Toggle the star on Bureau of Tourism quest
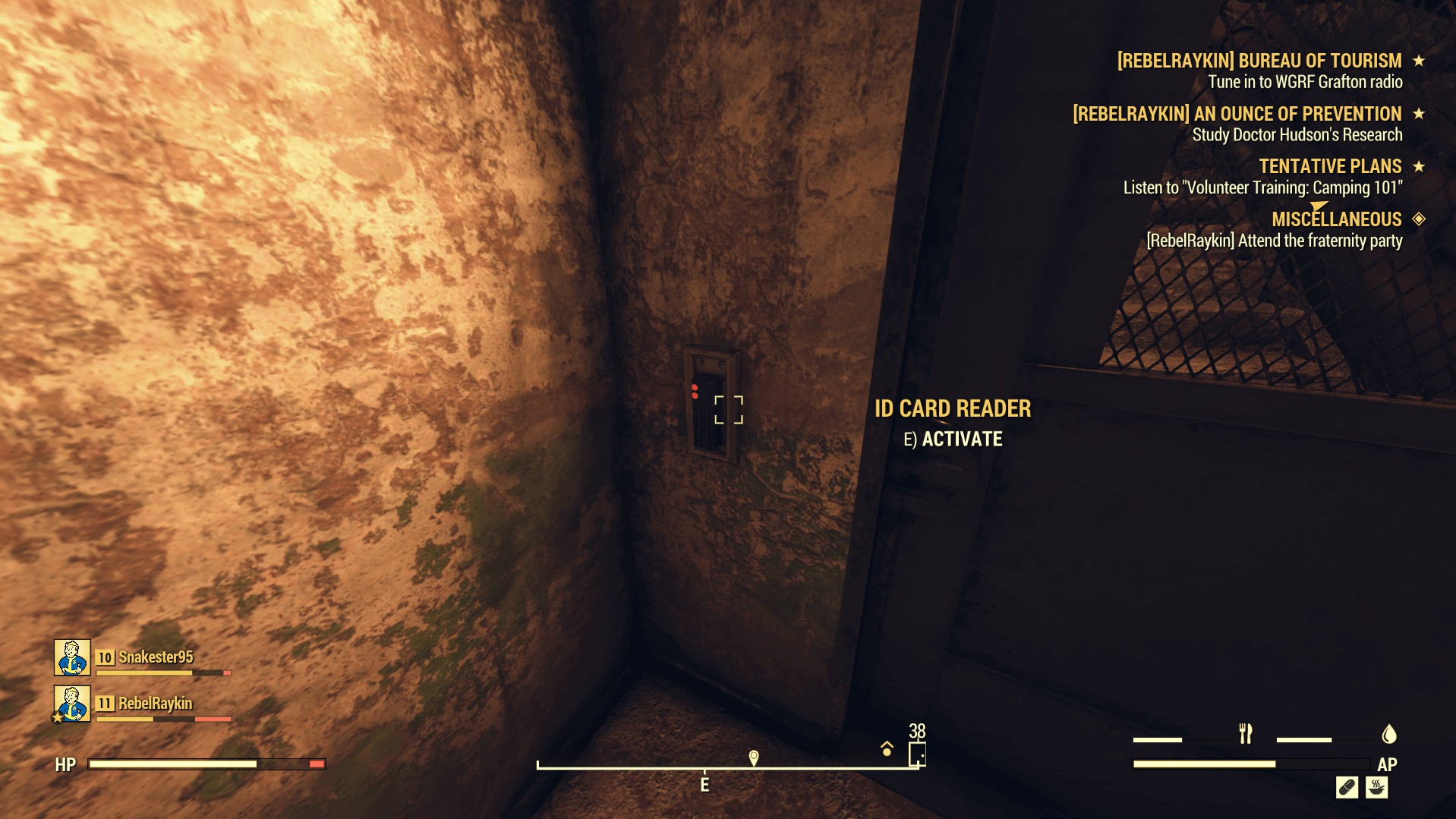The image size is (1456, 819). point(1418,59)
